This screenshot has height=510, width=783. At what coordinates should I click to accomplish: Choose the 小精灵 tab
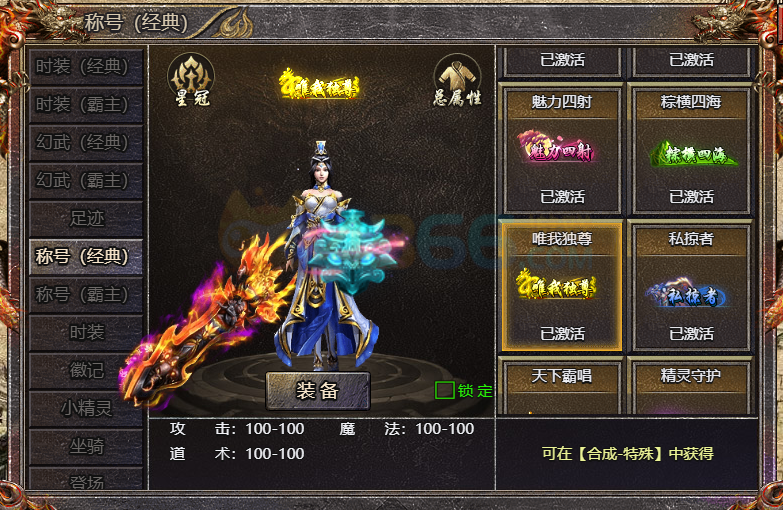click(x=84, y=408)
